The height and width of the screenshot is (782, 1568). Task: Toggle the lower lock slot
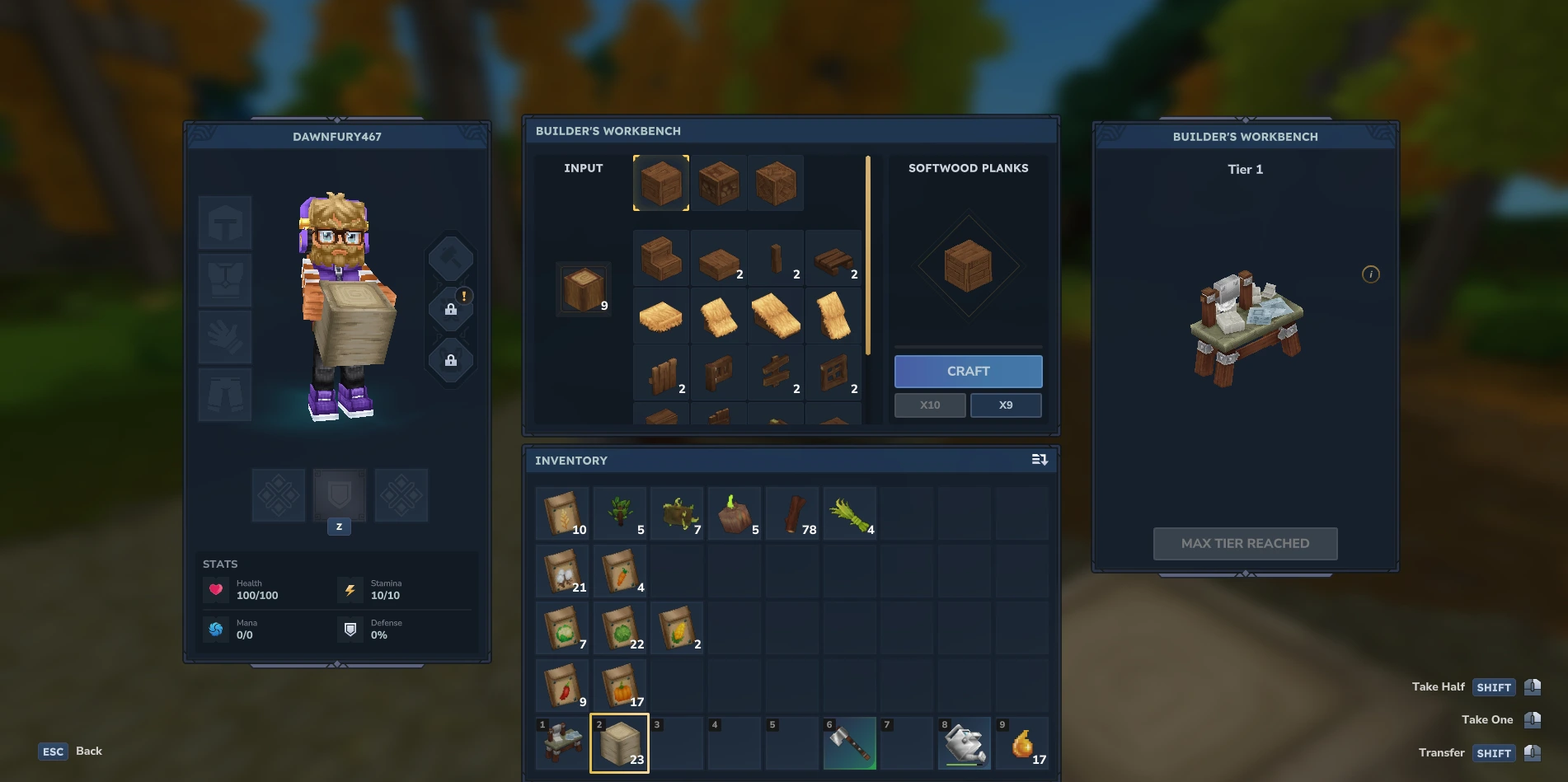coord(450,360)
